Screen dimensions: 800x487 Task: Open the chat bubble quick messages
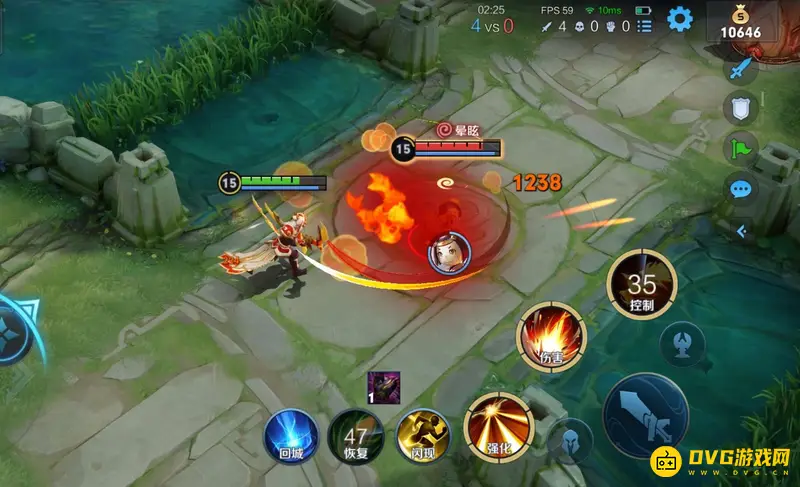(x=740, y=188)
